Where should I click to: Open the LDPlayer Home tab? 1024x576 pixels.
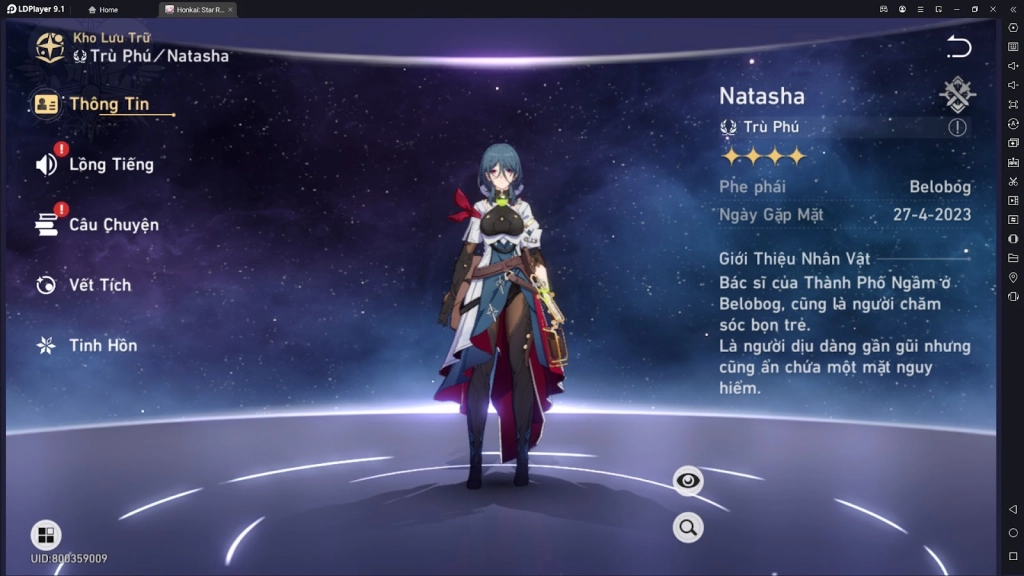pyautogui.click(x=103, y=9)
